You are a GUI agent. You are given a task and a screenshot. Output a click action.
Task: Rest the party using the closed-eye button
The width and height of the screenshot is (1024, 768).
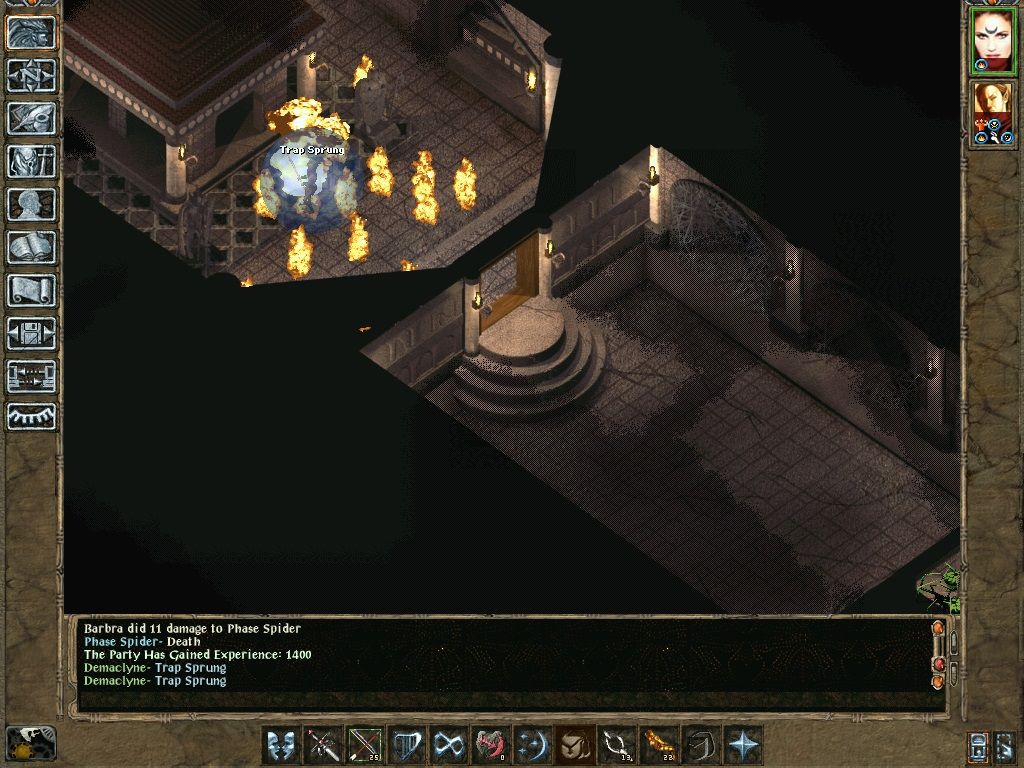(x=31, y=417)
